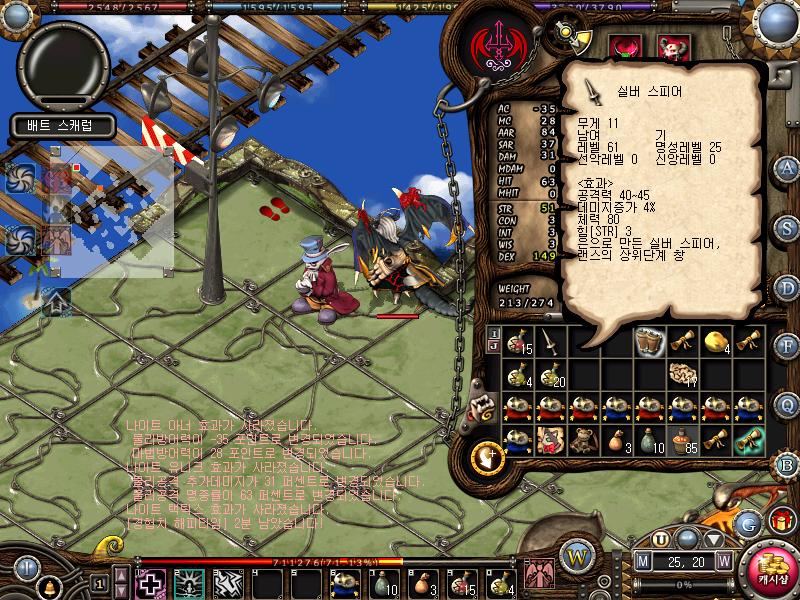This screenshot has width=800, height=600.
Task: Choose the glowing teal scroll in inventory
Action: (749, 440)
